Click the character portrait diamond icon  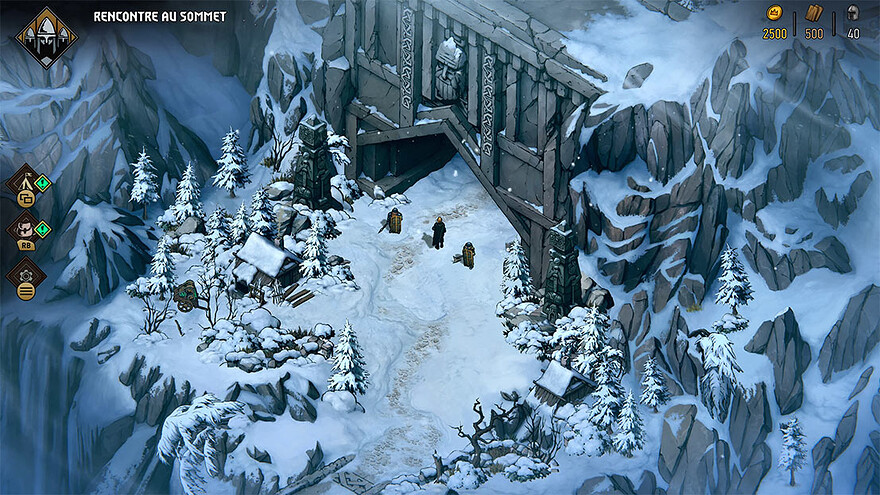[x=25, y=229]
